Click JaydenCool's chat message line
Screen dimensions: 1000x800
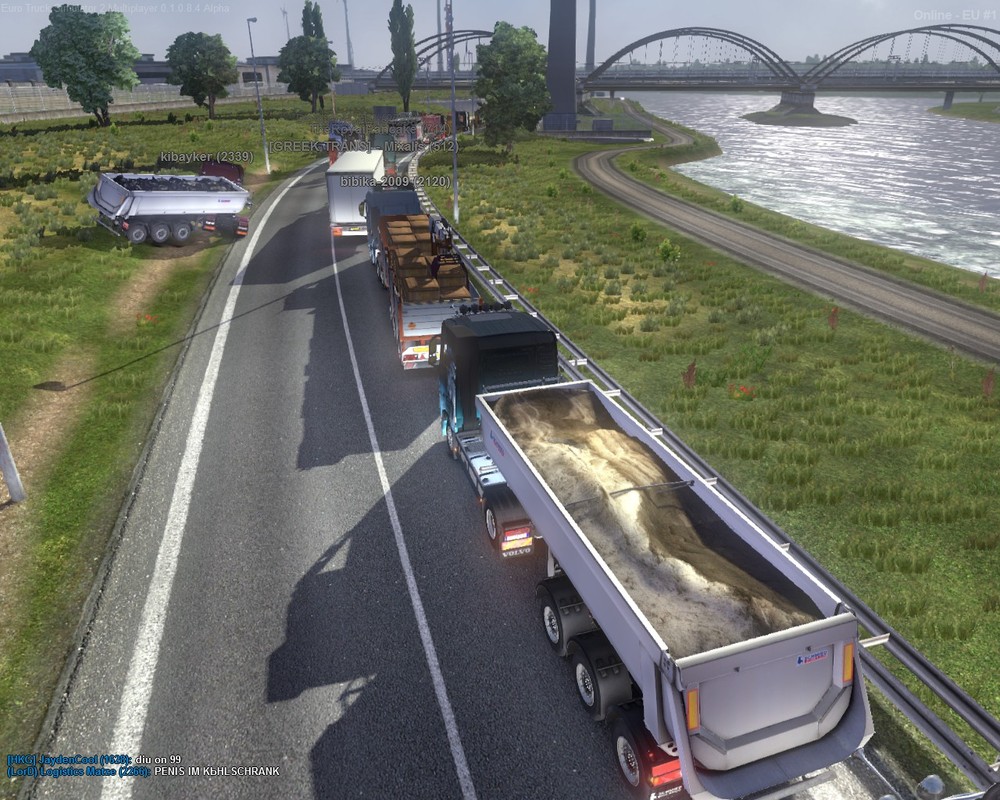94,759
